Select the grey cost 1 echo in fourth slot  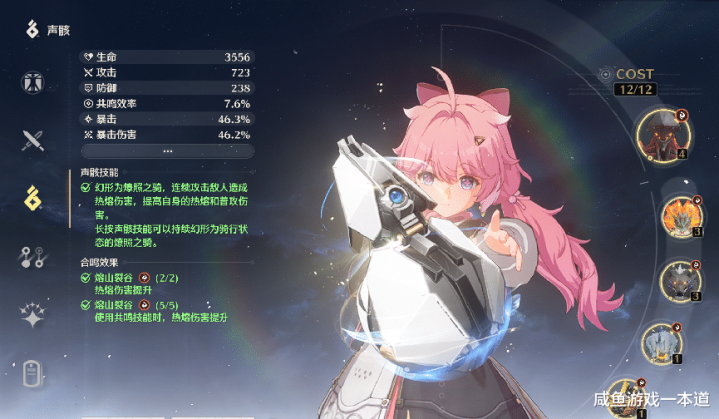(x=660, y=345)
